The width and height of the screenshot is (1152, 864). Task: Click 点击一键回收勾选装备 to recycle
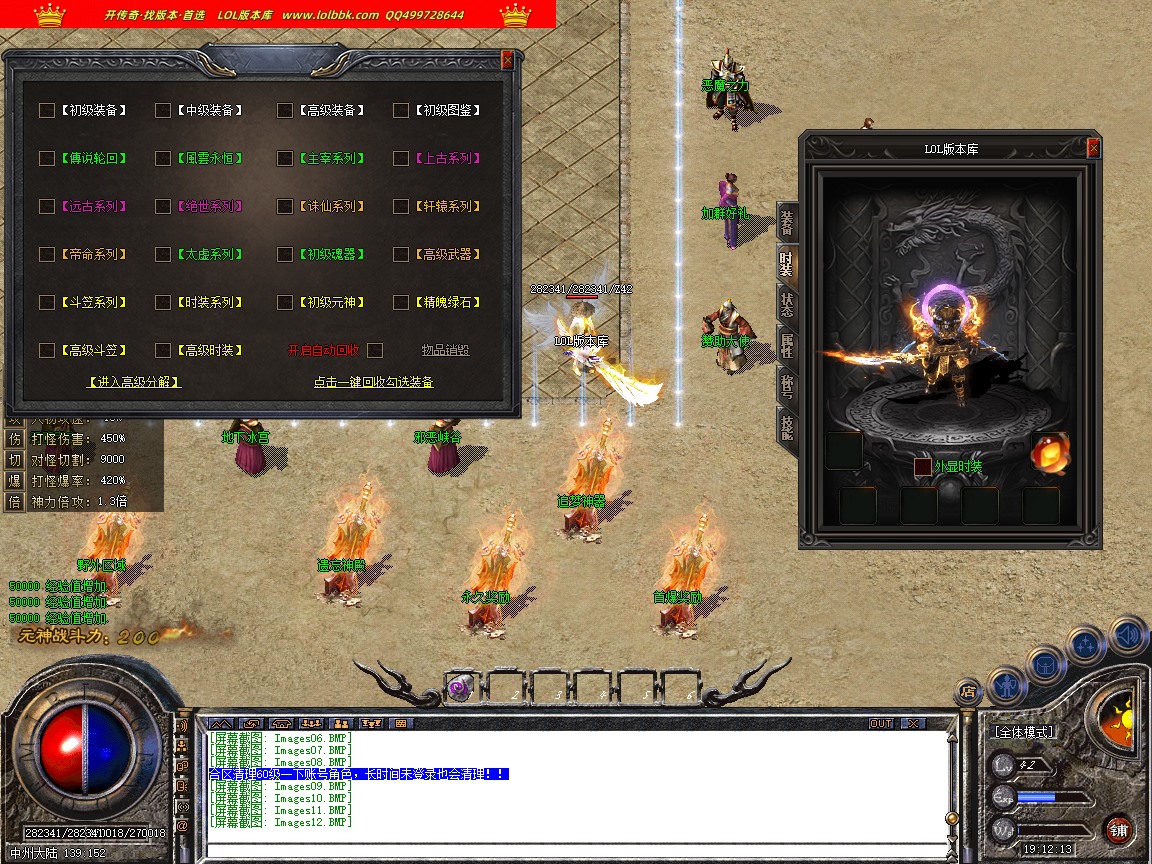tap(373, 382)
